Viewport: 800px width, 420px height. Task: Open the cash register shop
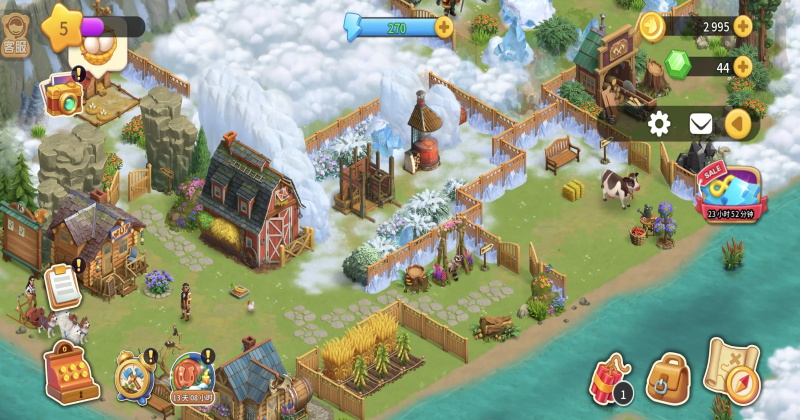tap(70, 373)
